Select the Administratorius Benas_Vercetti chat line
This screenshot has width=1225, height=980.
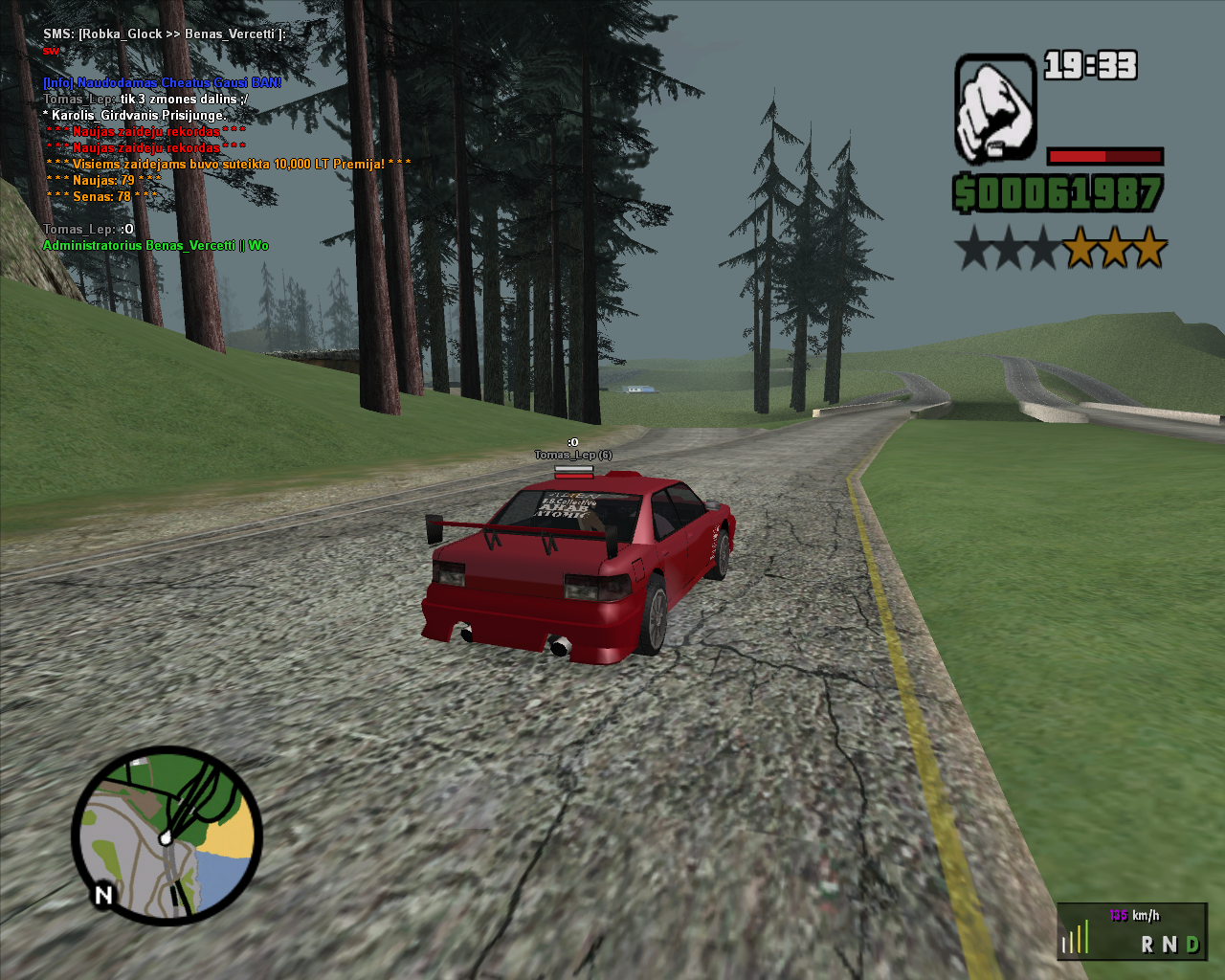(156, 246)
